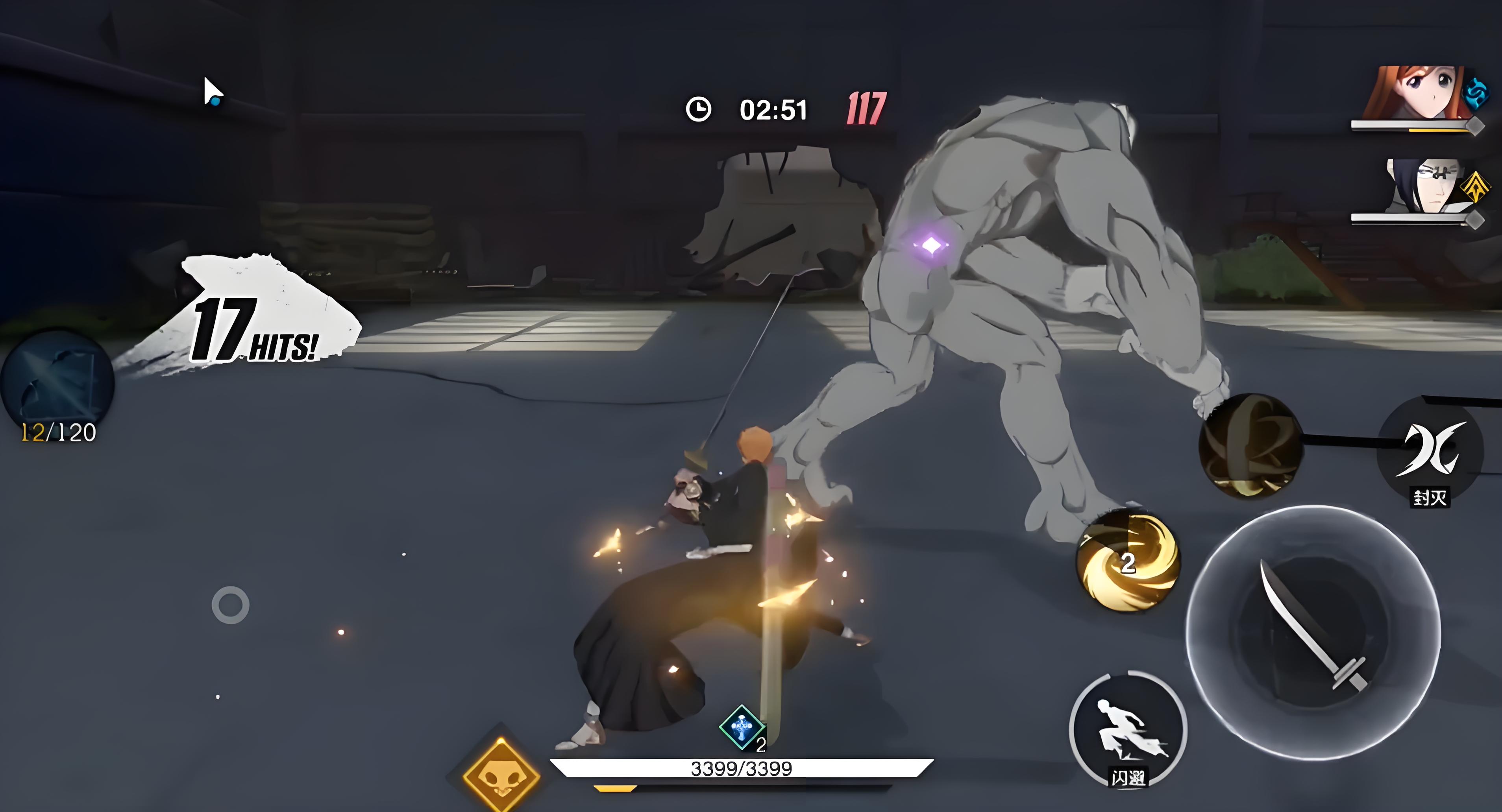Tap the katana basic attack button
Image resolution: width=1502 pixels, height=812 pixels.
pyautogui.click(x=1313, y=633)
